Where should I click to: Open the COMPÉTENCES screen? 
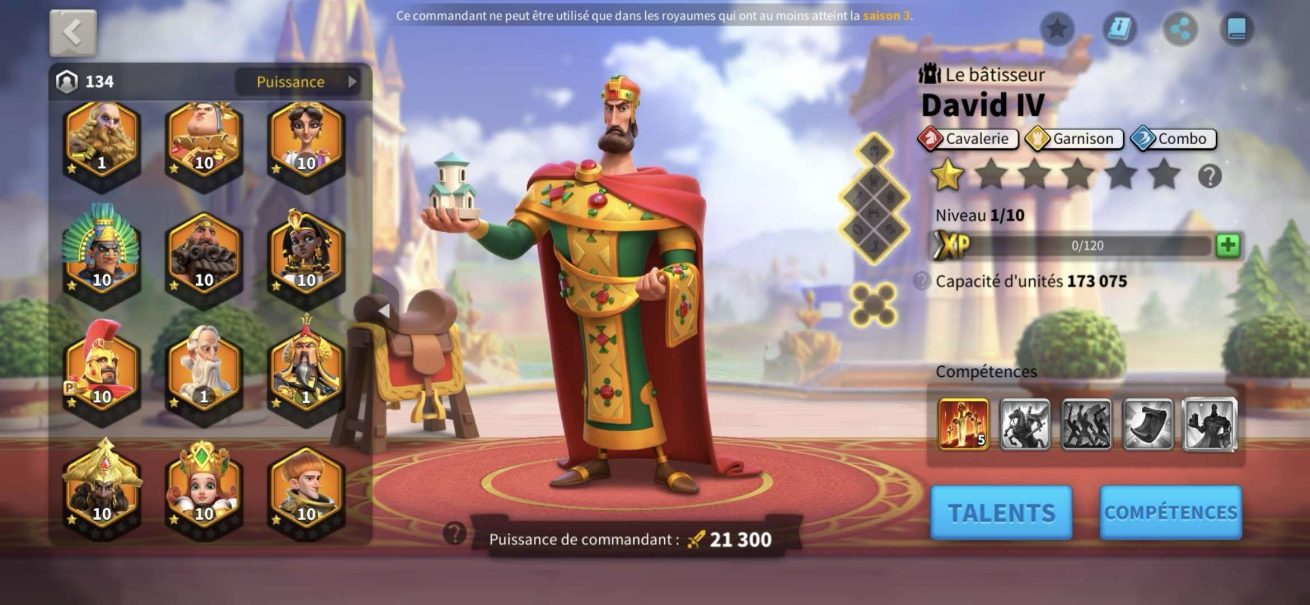pos(1170,513)
